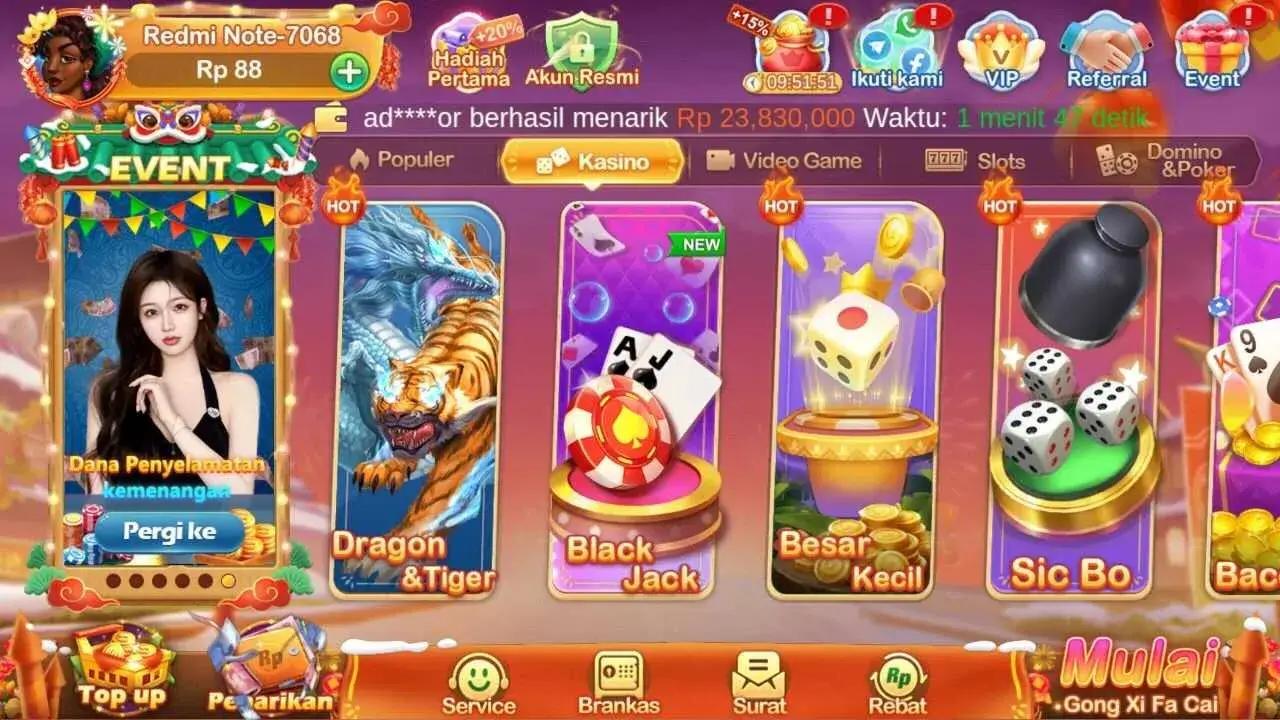Open the Video Game category
Screen dimensions: 1280x720
(786, 160)
